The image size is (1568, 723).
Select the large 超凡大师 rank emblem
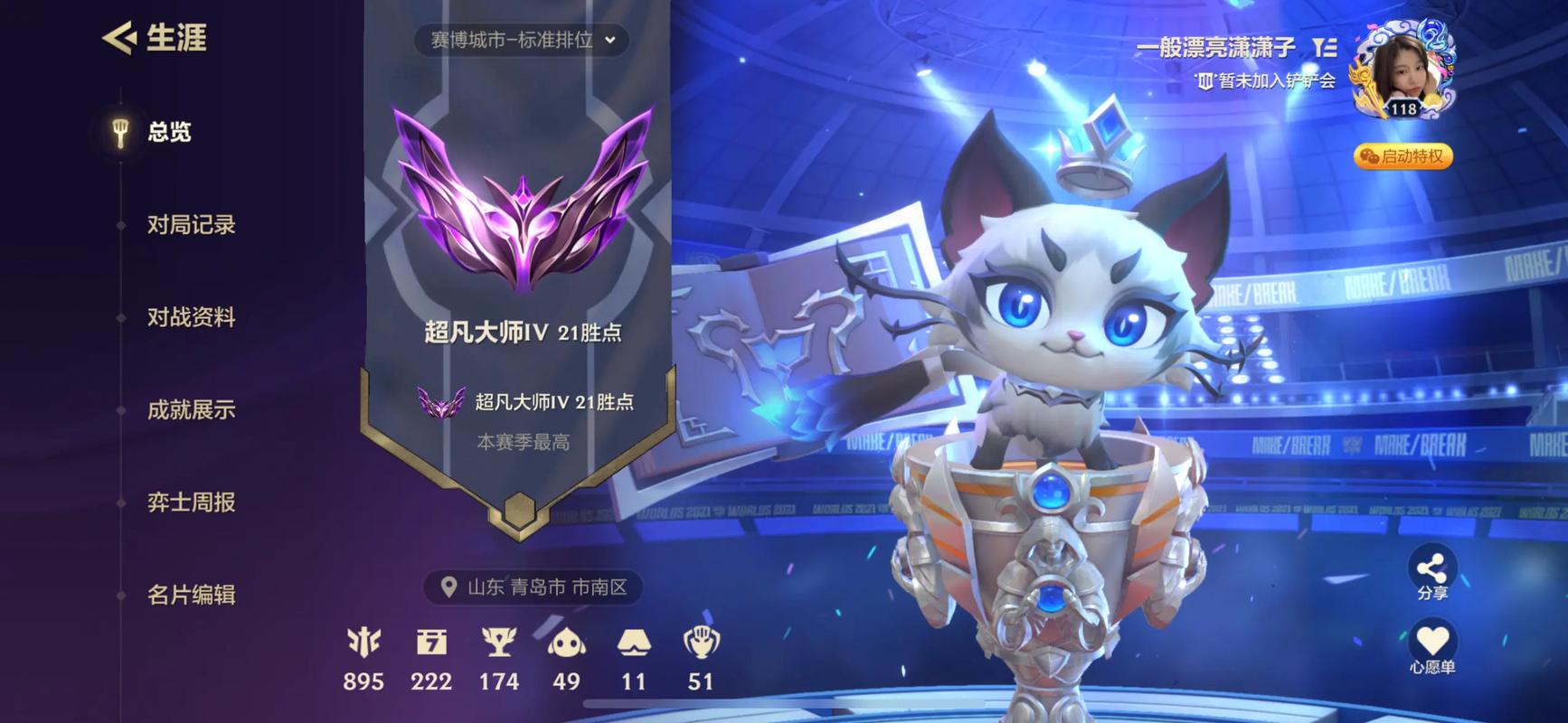[523, 199]
